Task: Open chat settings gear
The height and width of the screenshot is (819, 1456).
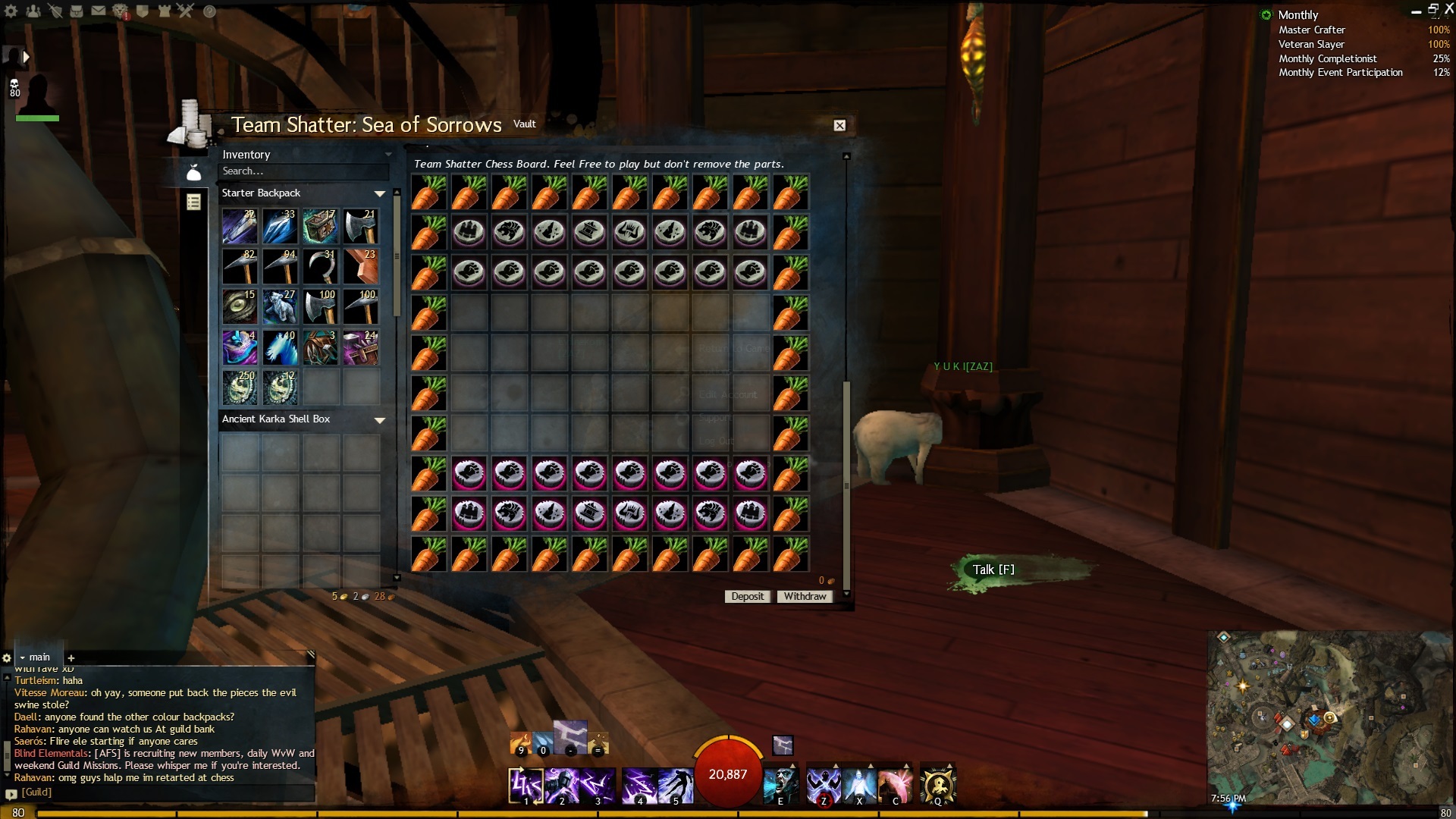Action: [7, 658]
